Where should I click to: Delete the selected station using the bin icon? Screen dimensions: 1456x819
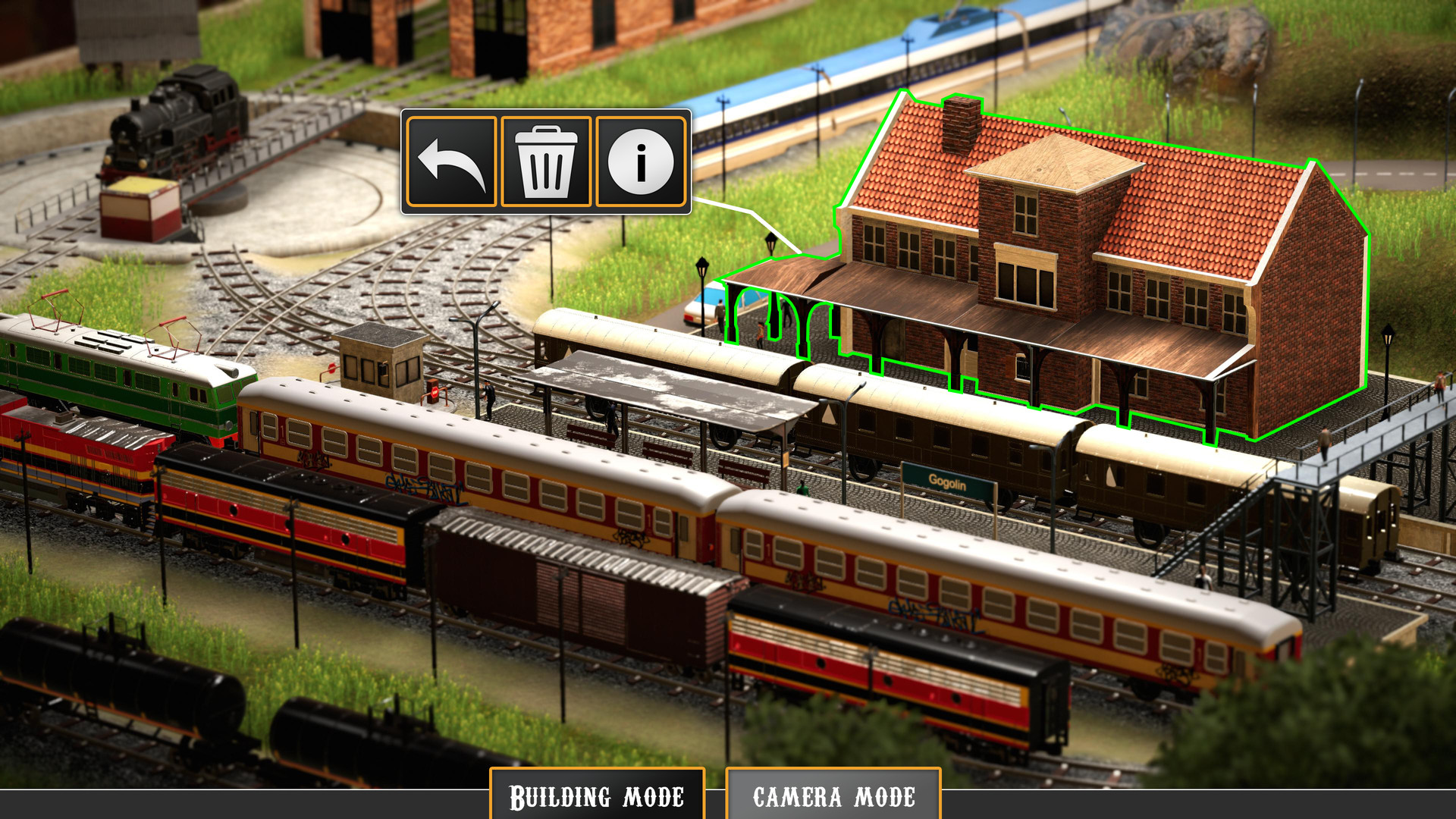pos(548,162)
